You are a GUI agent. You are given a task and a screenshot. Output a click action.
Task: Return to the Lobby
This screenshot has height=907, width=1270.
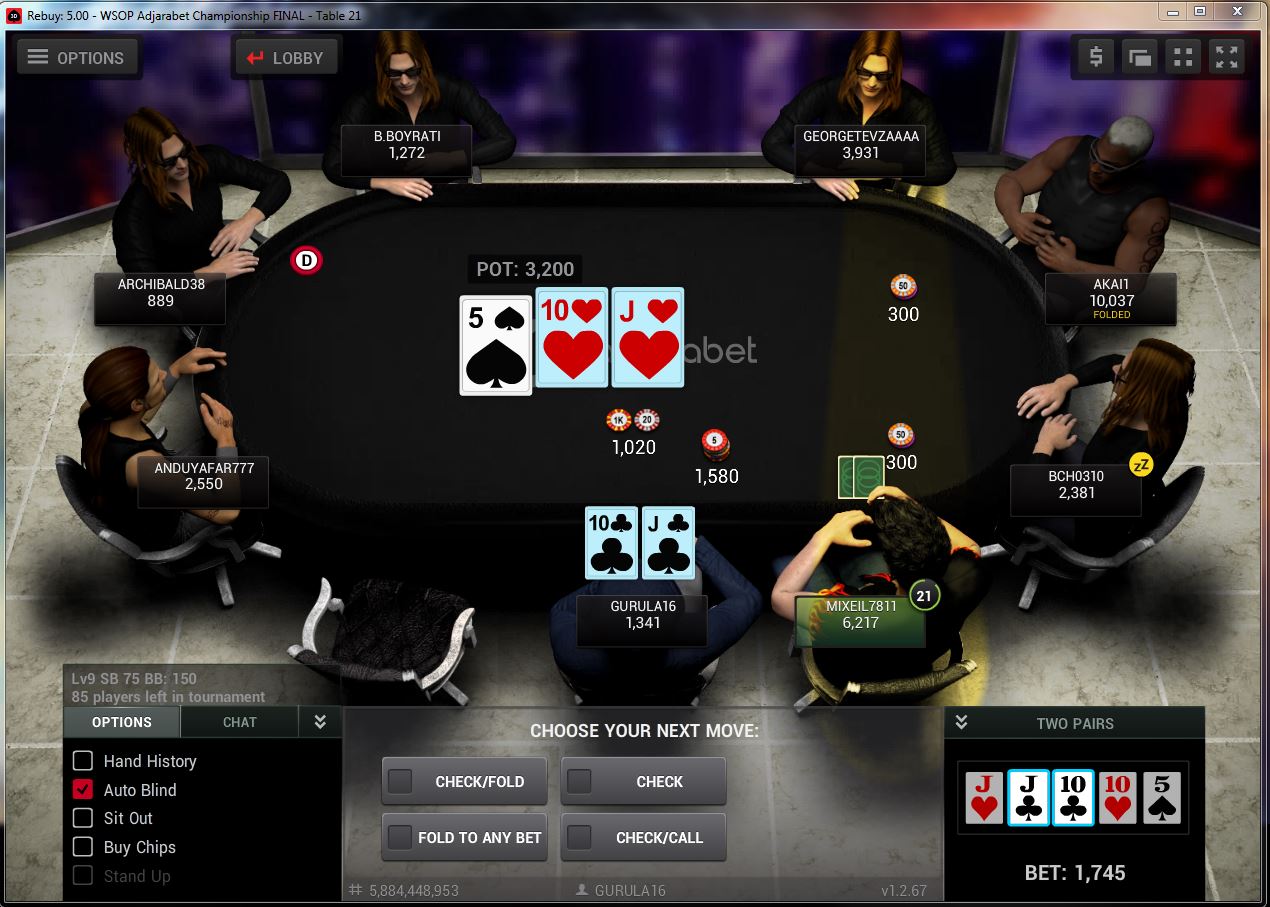pyautogui.click(x=284, y=57)
